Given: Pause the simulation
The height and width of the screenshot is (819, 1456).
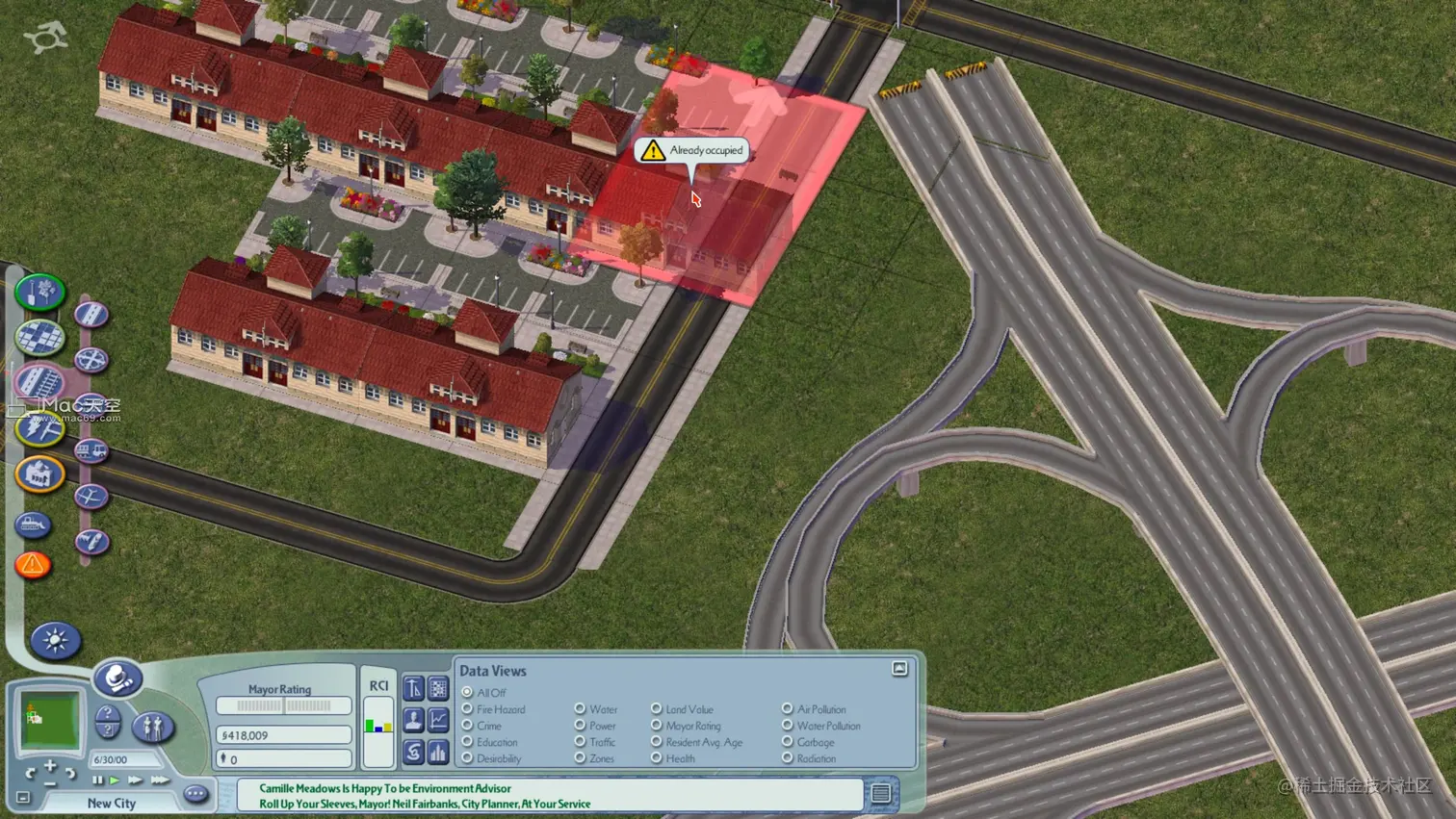Looking at the screenshot, I should click(x=97, y=781).
